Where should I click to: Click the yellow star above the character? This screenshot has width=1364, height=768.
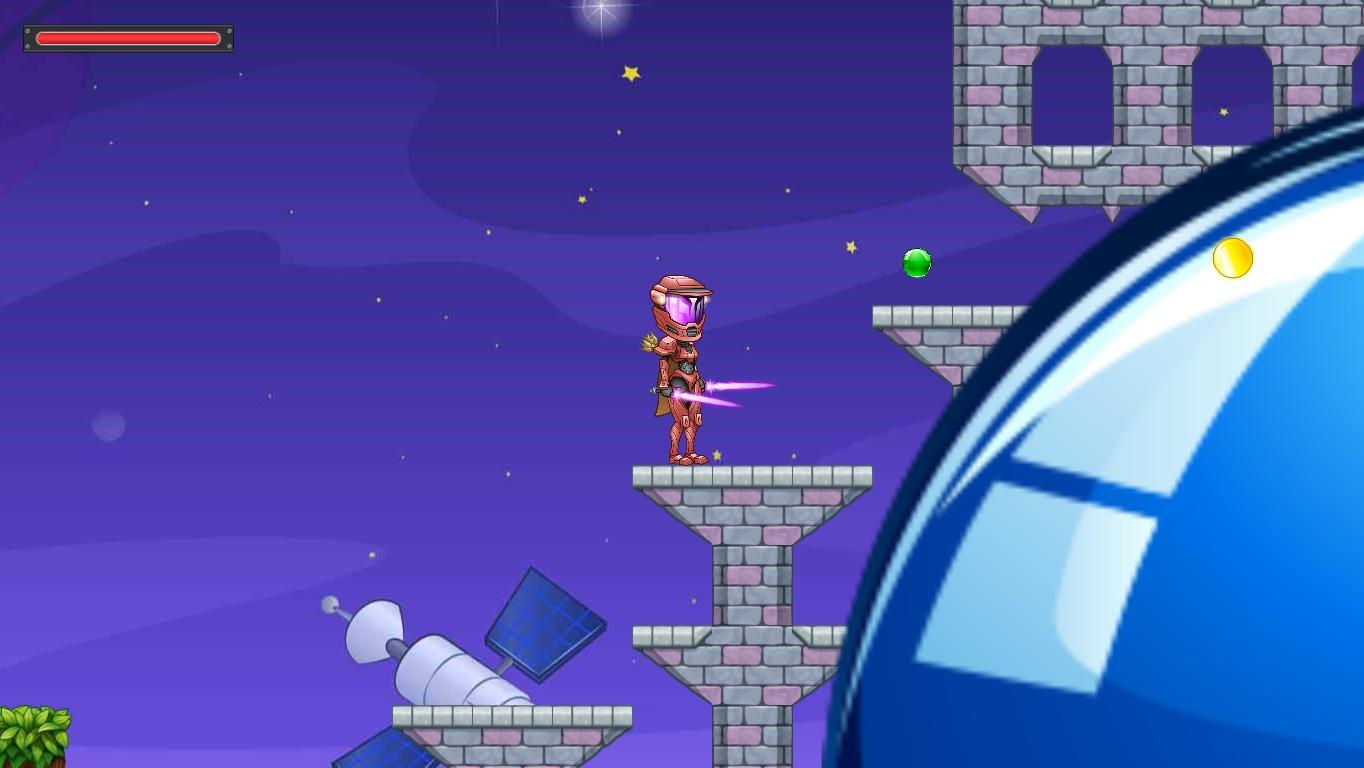[630, 72]
